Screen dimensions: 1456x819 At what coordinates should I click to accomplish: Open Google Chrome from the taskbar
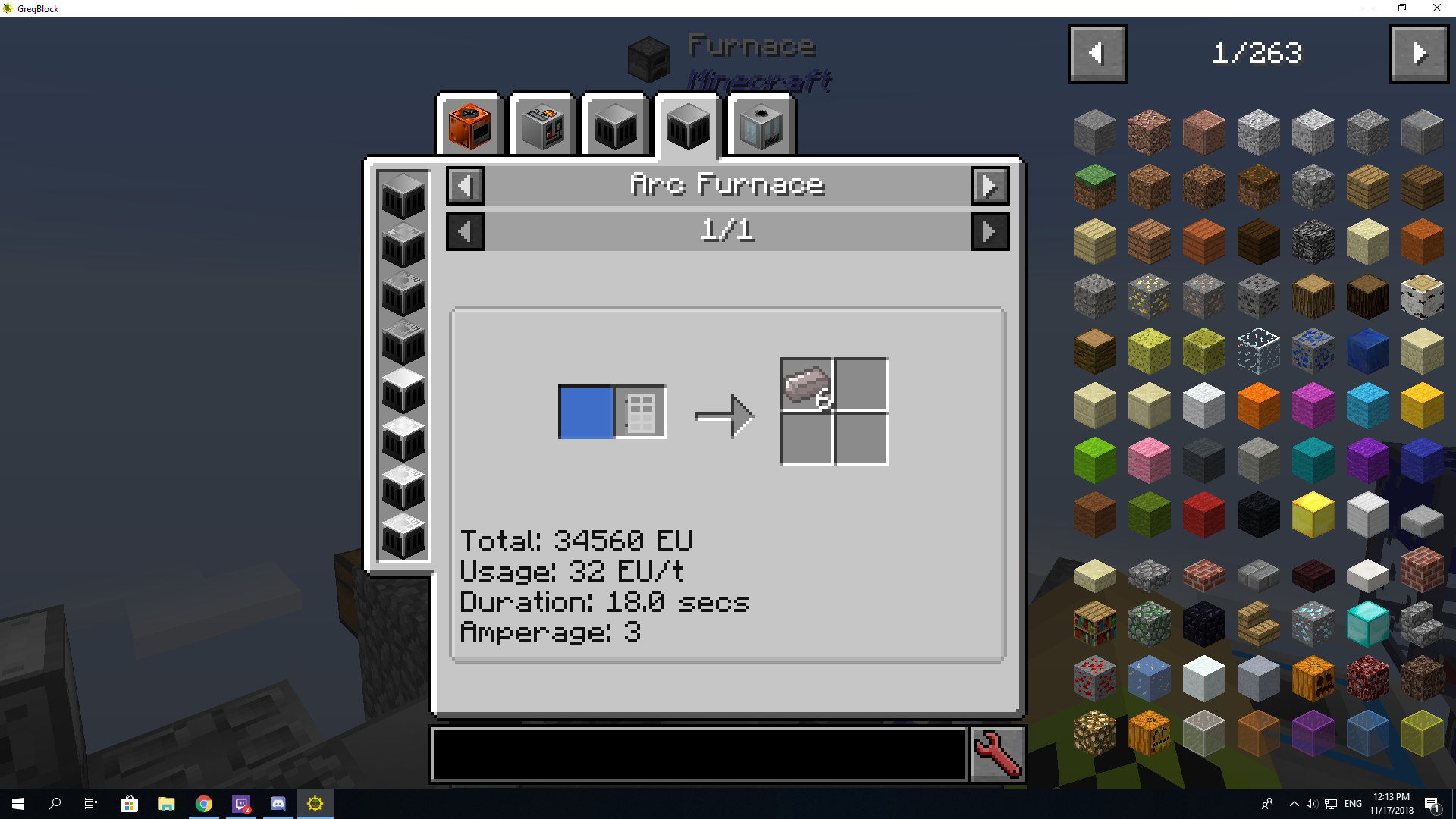[204, 803]
